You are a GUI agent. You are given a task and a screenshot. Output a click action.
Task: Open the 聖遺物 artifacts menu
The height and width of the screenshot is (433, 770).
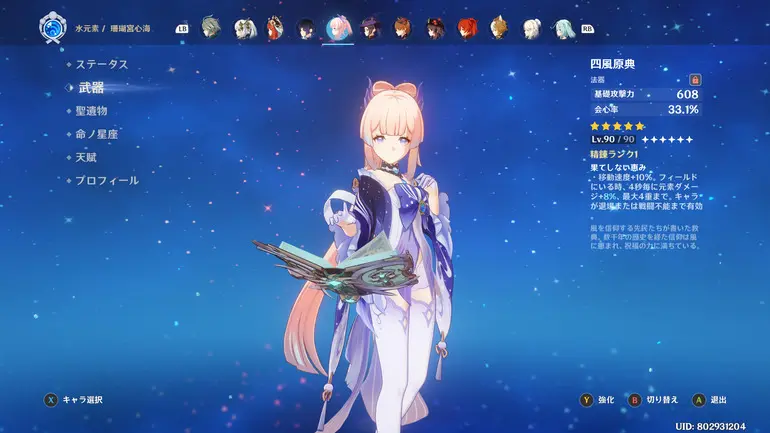click(x=91, y=111)
